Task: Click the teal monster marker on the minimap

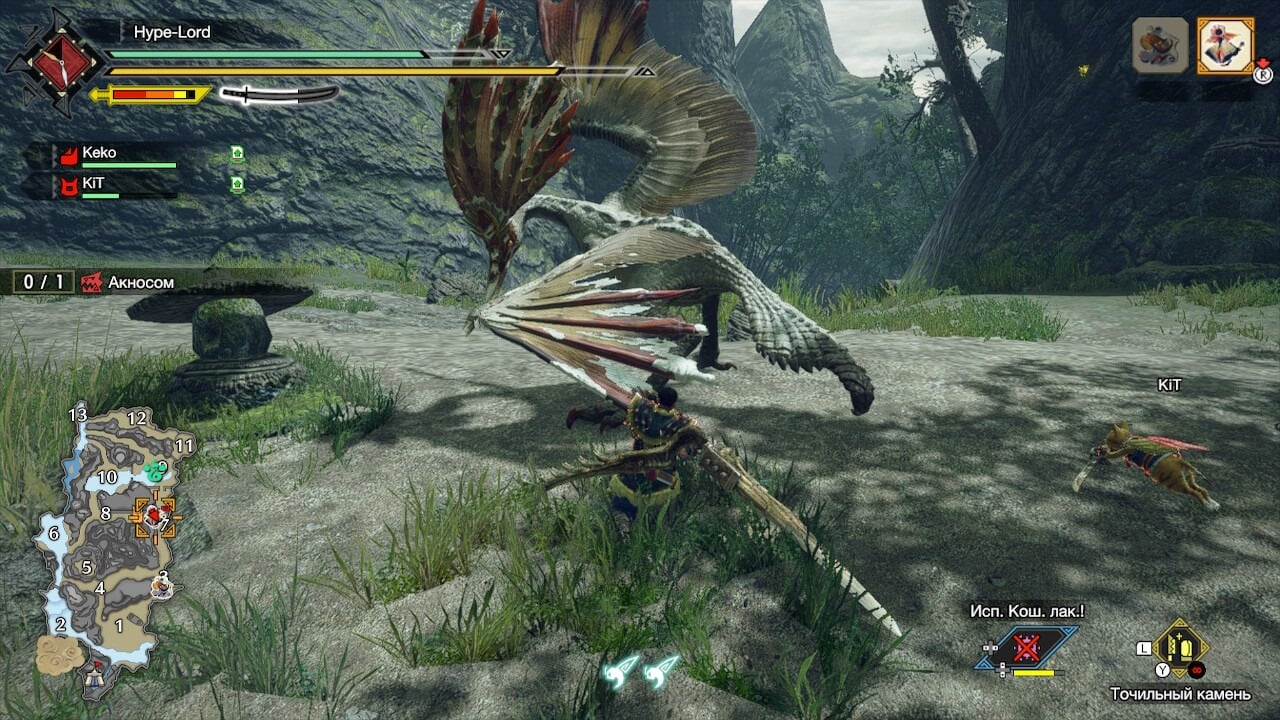Action: [155, 468]
